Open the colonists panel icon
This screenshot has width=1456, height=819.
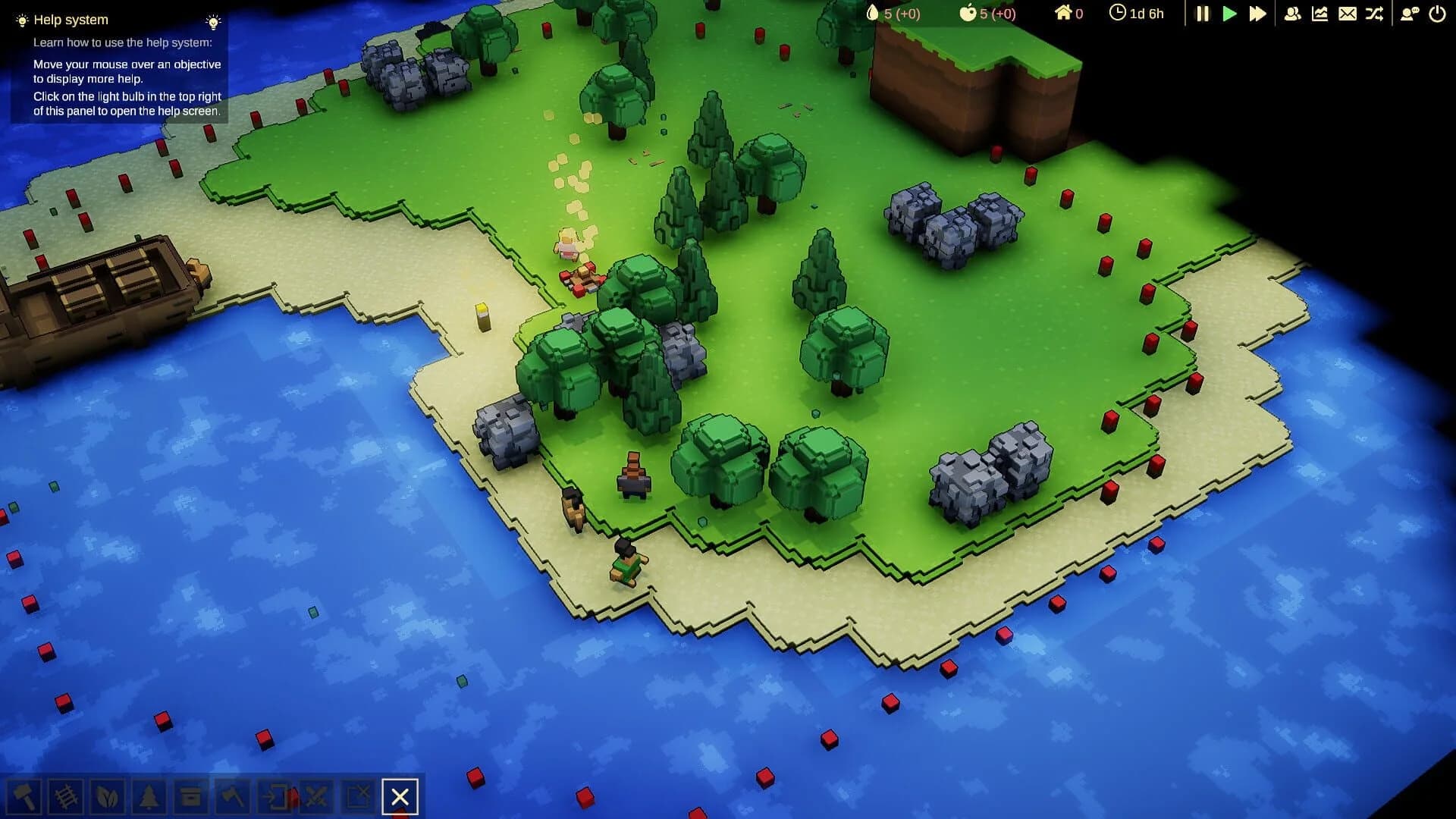[x=1293, y=13]
